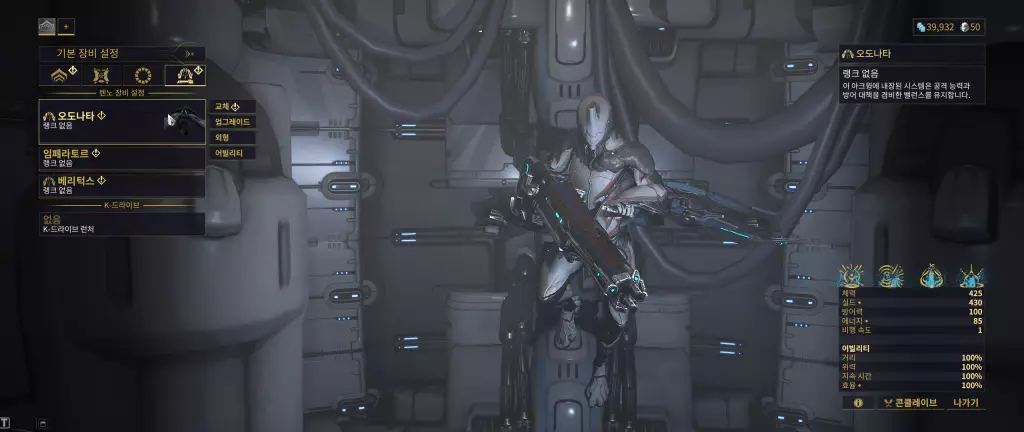
Task: Add a new loadout with the plus button
Action: pyautogui.click(x=67, y=27)
